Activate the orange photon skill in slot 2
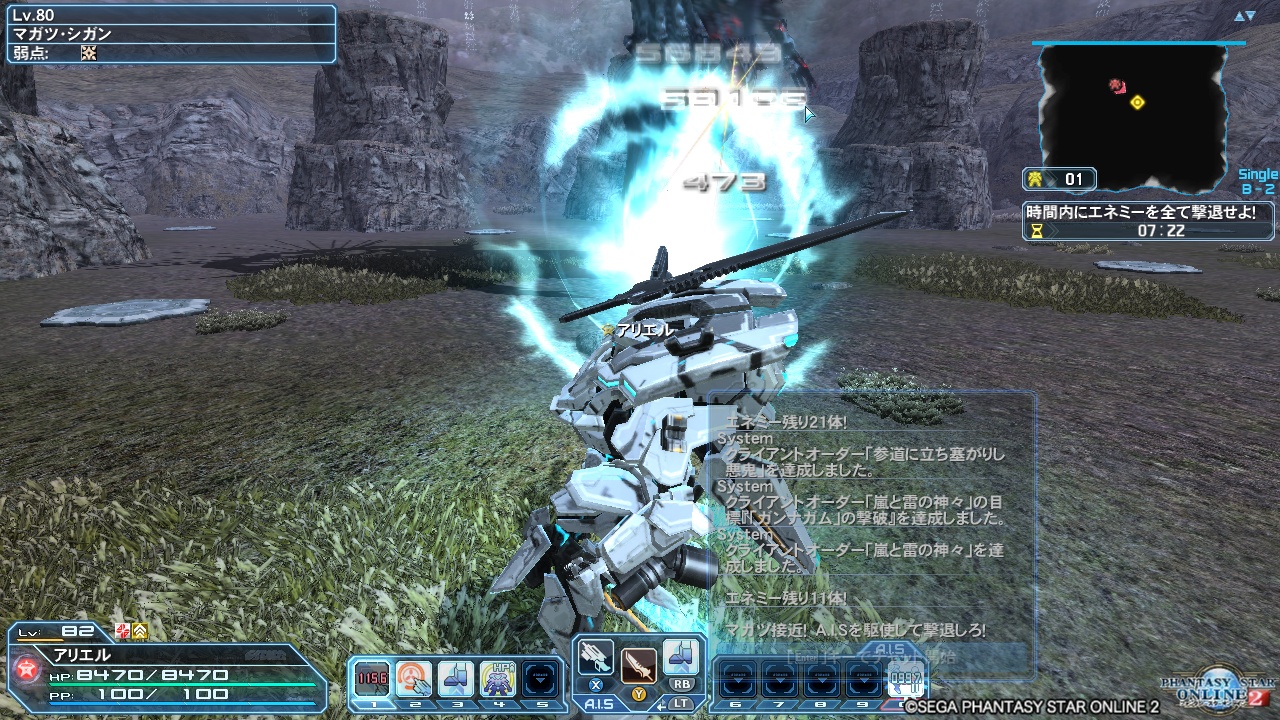The height and width of the screenshot is (720, 1280). (x=412, y=677)
